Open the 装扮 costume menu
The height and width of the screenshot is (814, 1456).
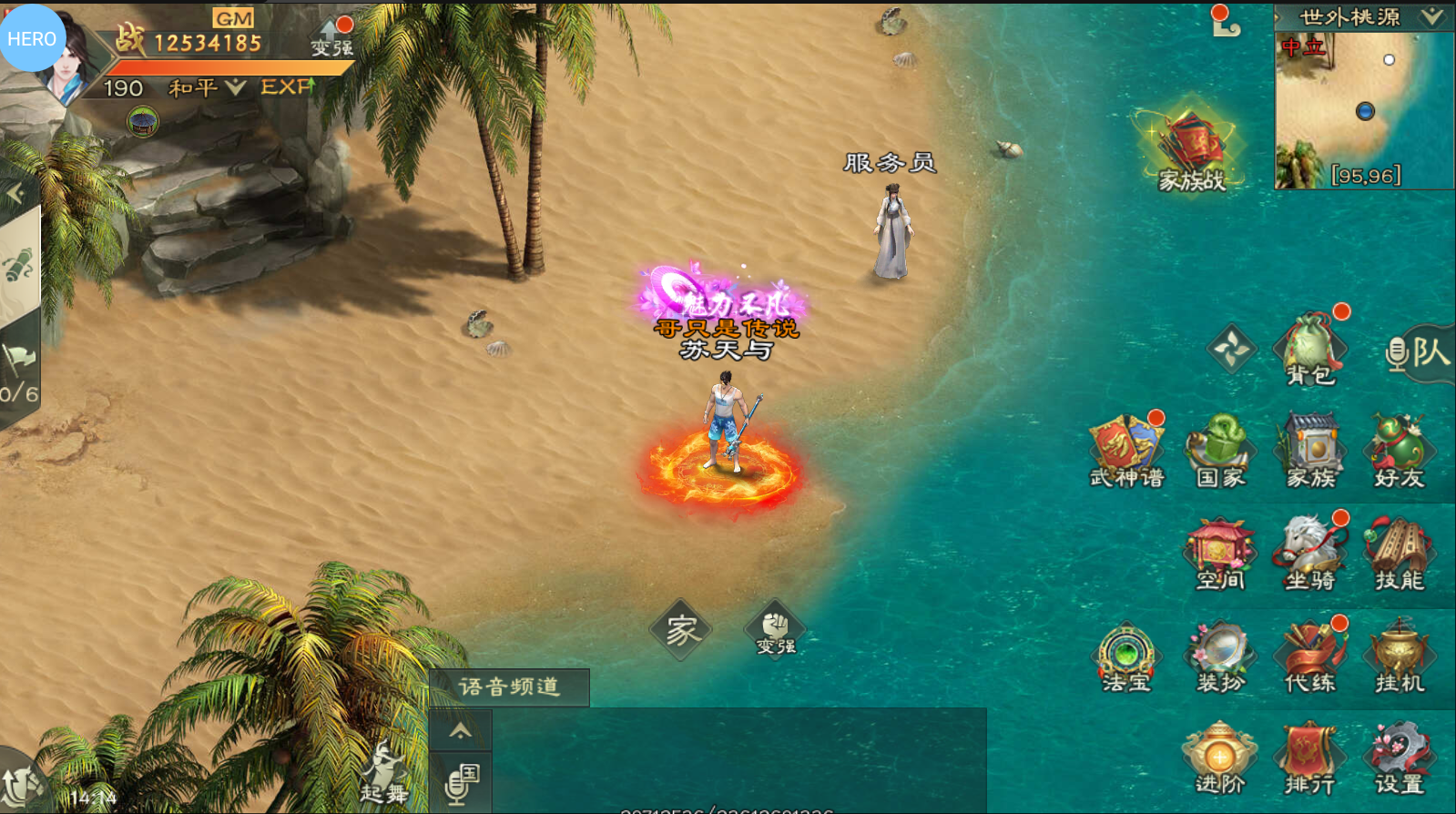click(x=1220, y=657)
